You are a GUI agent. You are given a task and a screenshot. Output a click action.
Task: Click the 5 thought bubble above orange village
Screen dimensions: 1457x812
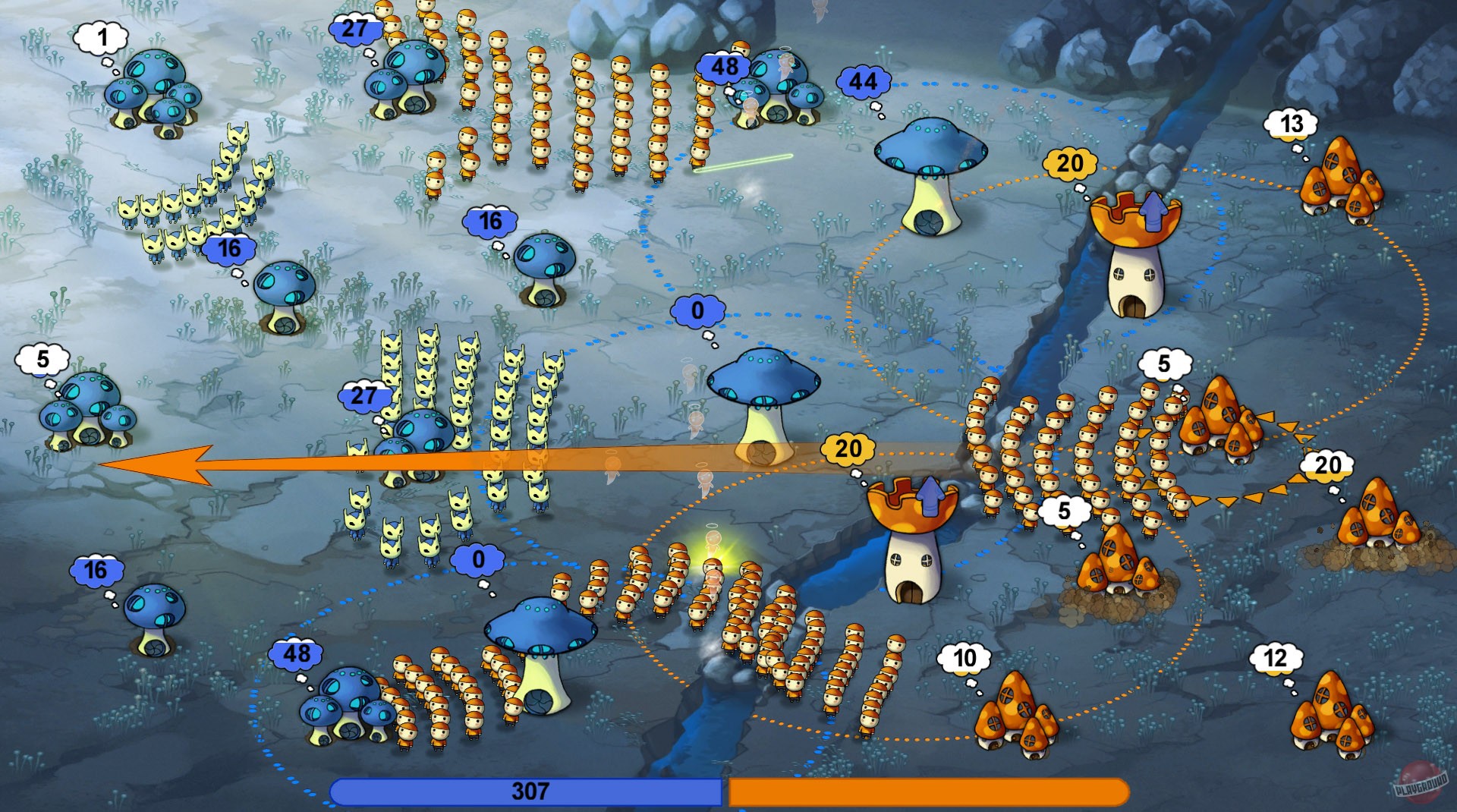pos(1165,364)
